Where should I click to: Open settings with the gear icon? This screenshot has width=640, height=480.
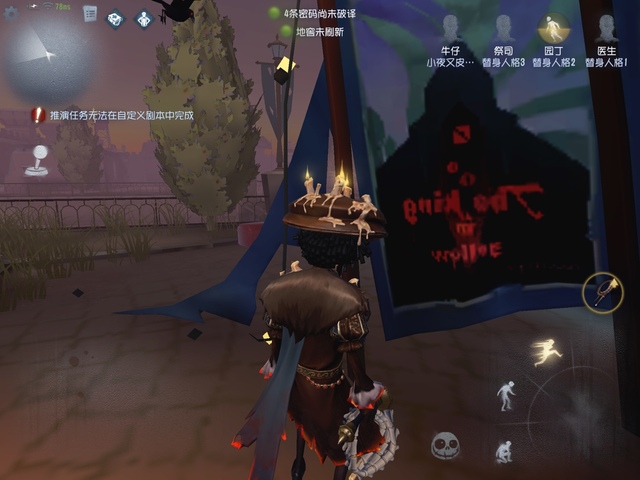[x=9, y=11]
